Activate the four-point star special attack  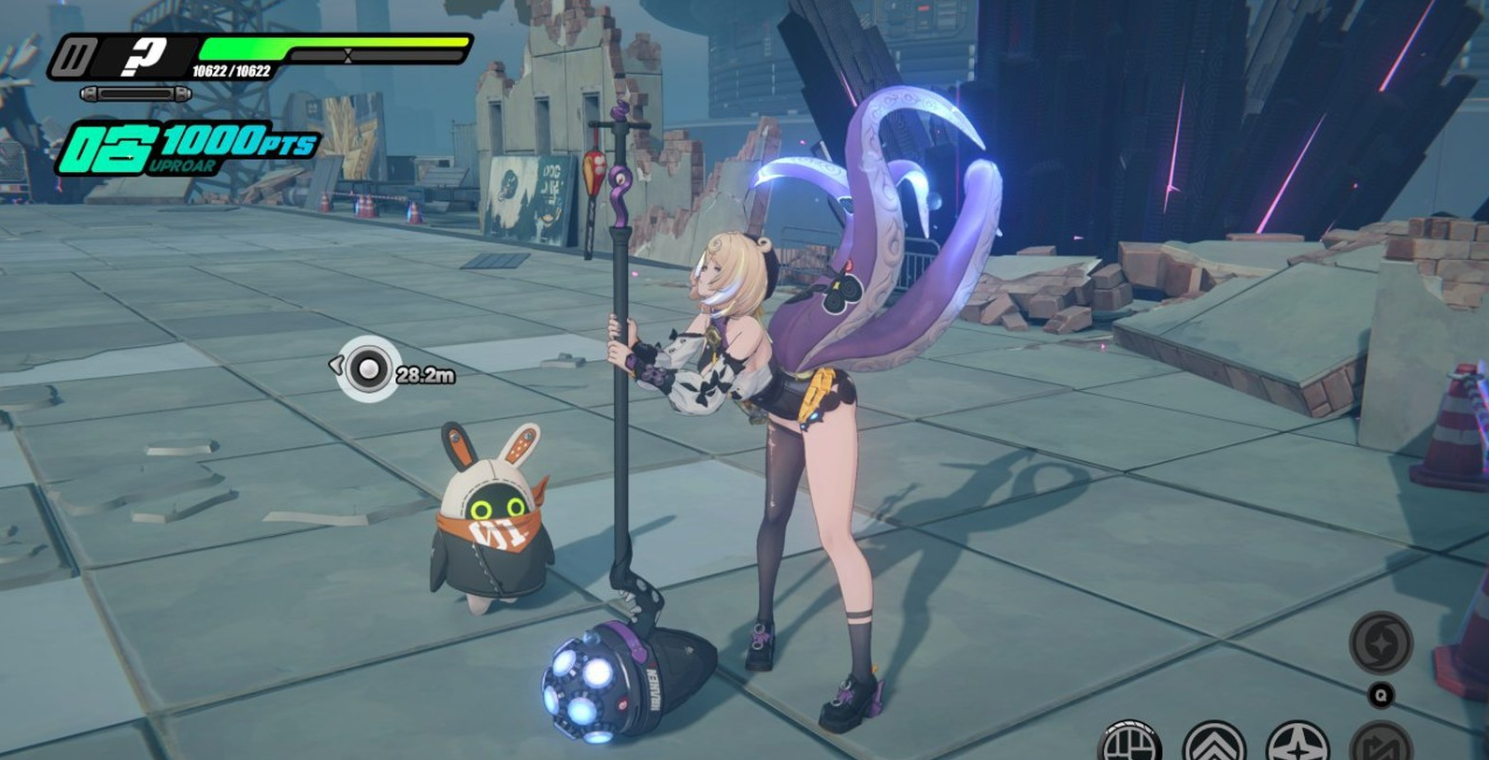(x=1297, y=744)
